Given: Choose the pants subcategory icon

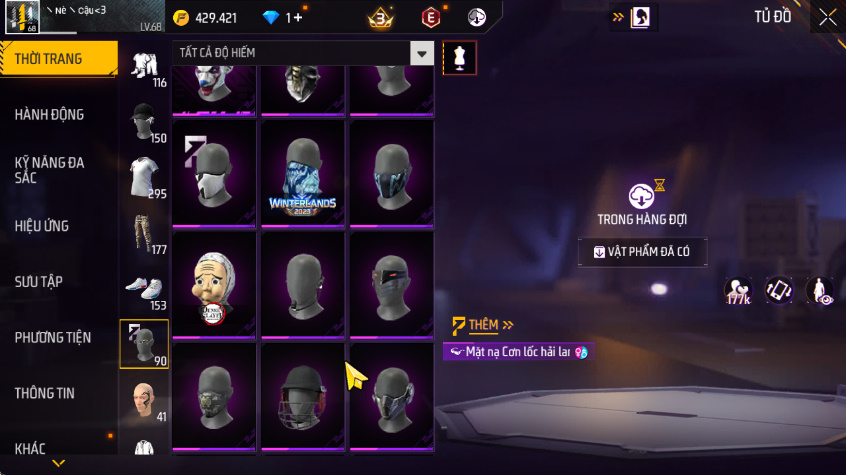Looking at the screenshot, I should (143, 234).
